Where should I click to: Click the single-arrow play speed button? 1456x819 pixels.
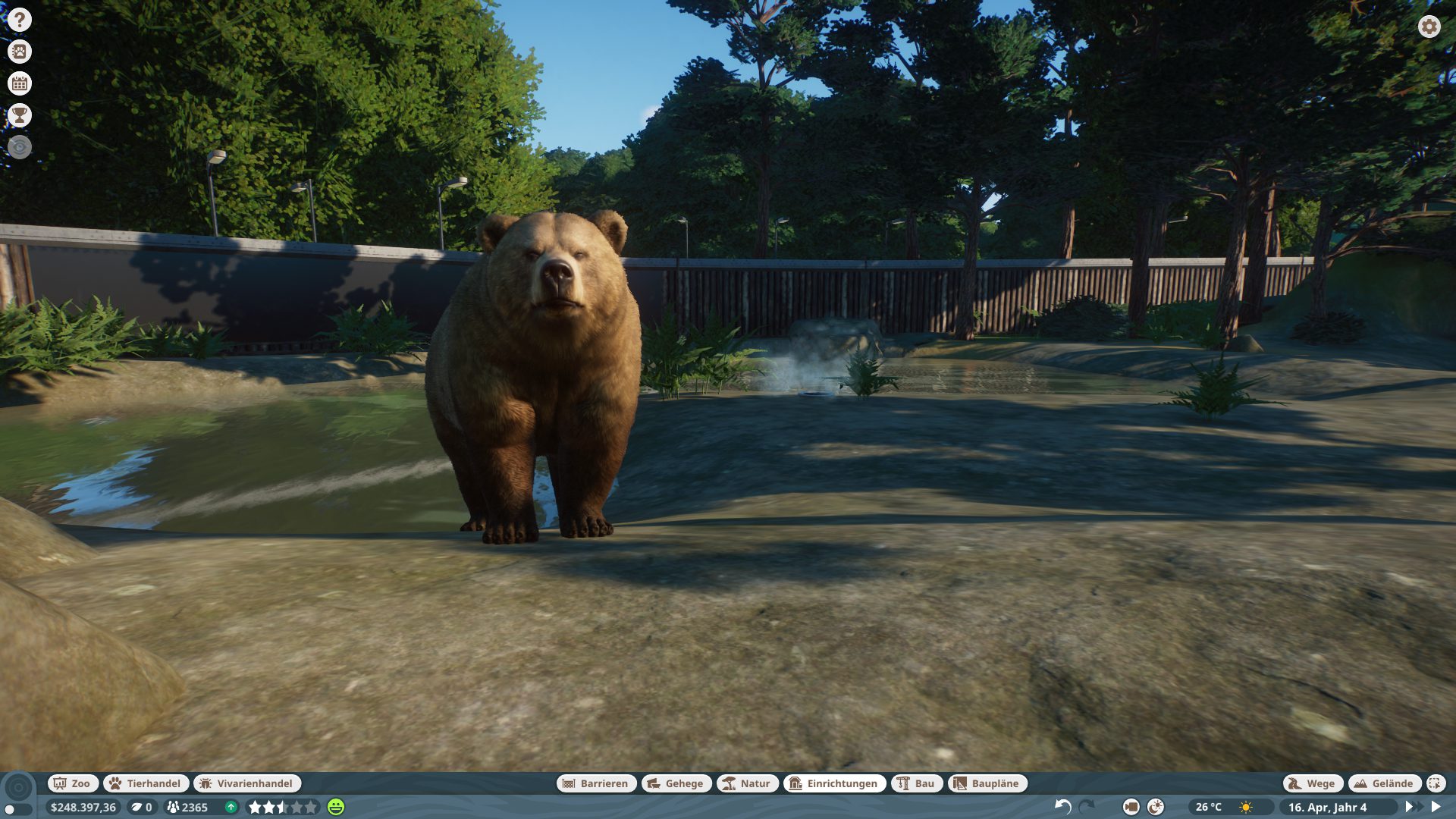pyautogui.click(x=1436, y=807)
